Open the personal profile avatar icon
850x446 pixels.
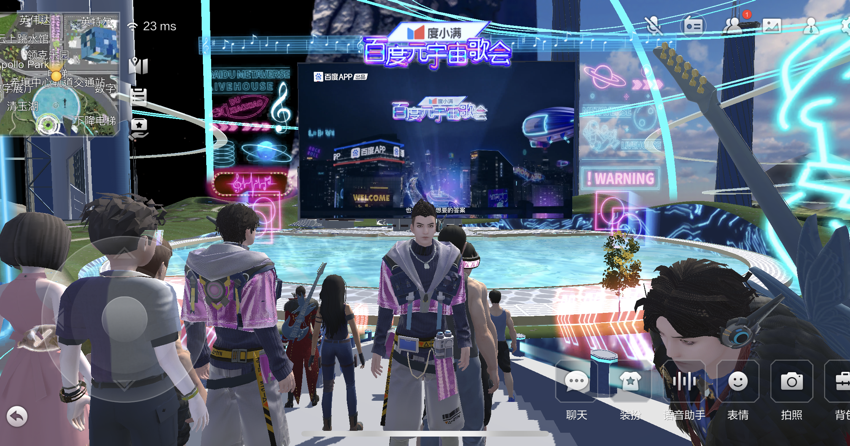click(x=811, y=25)
